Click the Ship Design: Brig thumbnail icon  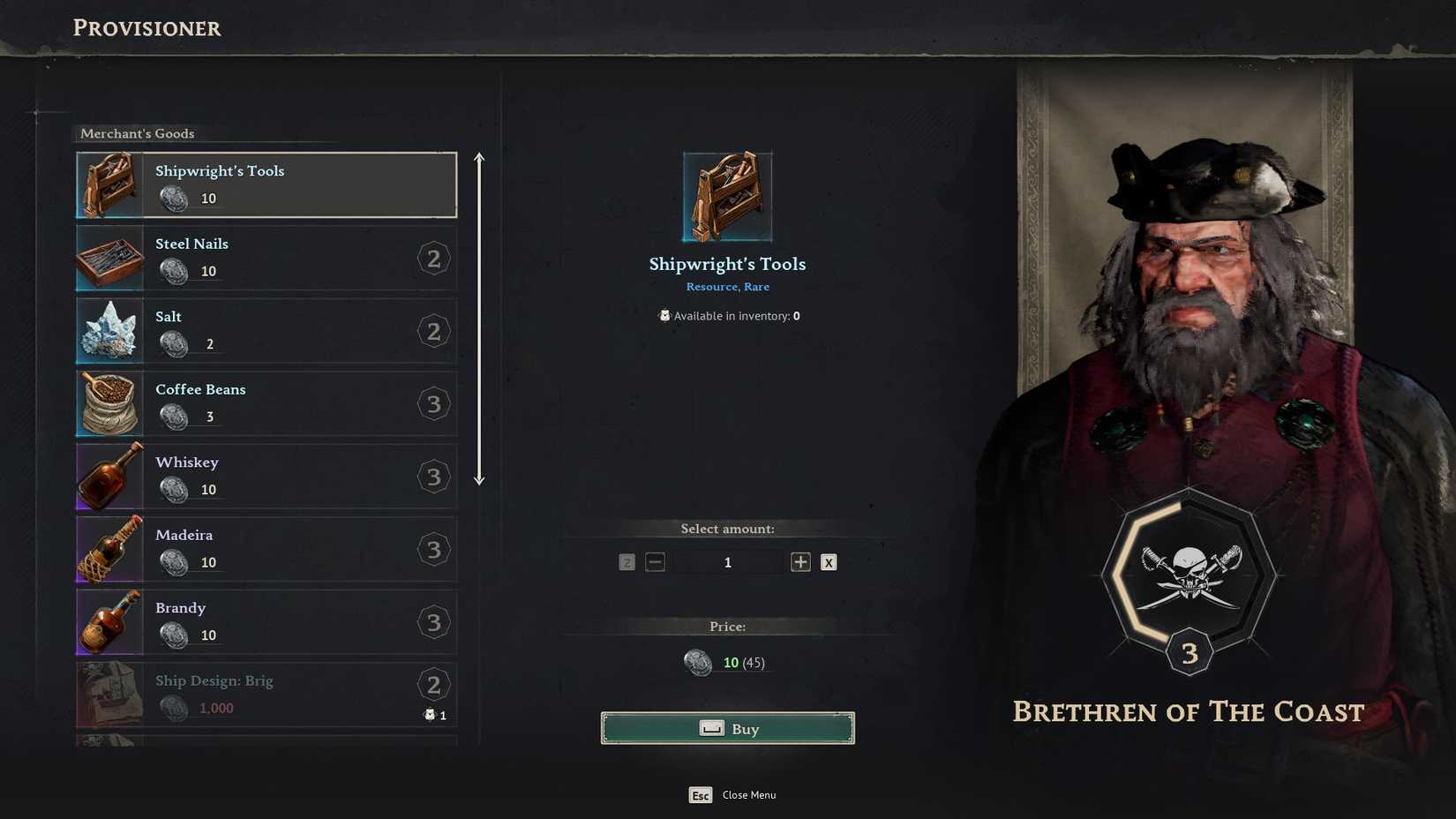point(108,695)
